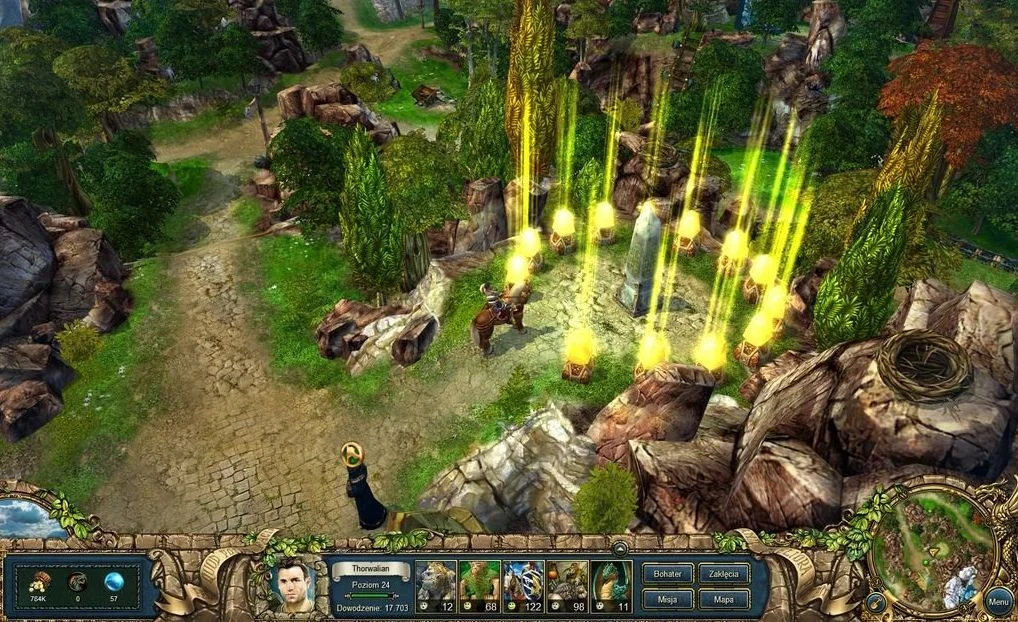Expand the panel with the small arrow button

[x=620, y=547]
